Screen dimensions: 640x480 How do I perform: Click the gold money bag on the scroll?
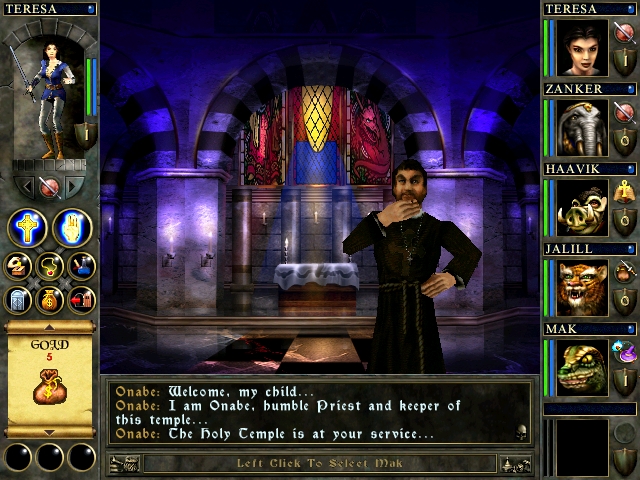click(x=49, y=386)
